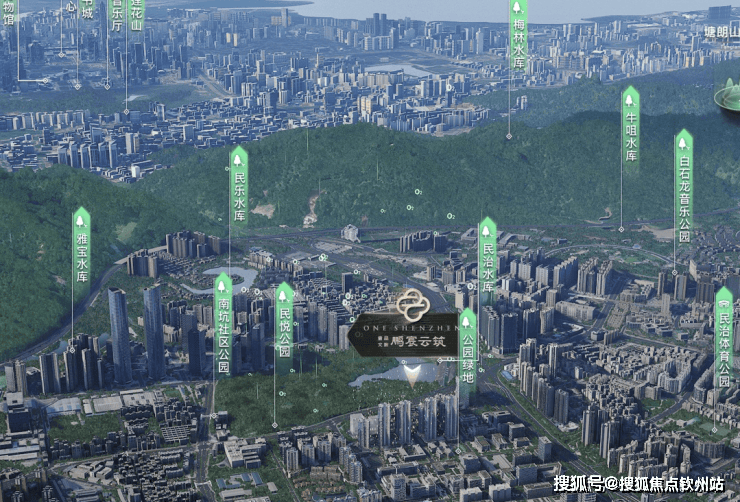Select the 梅林水库 marker label

pos(519,36)
